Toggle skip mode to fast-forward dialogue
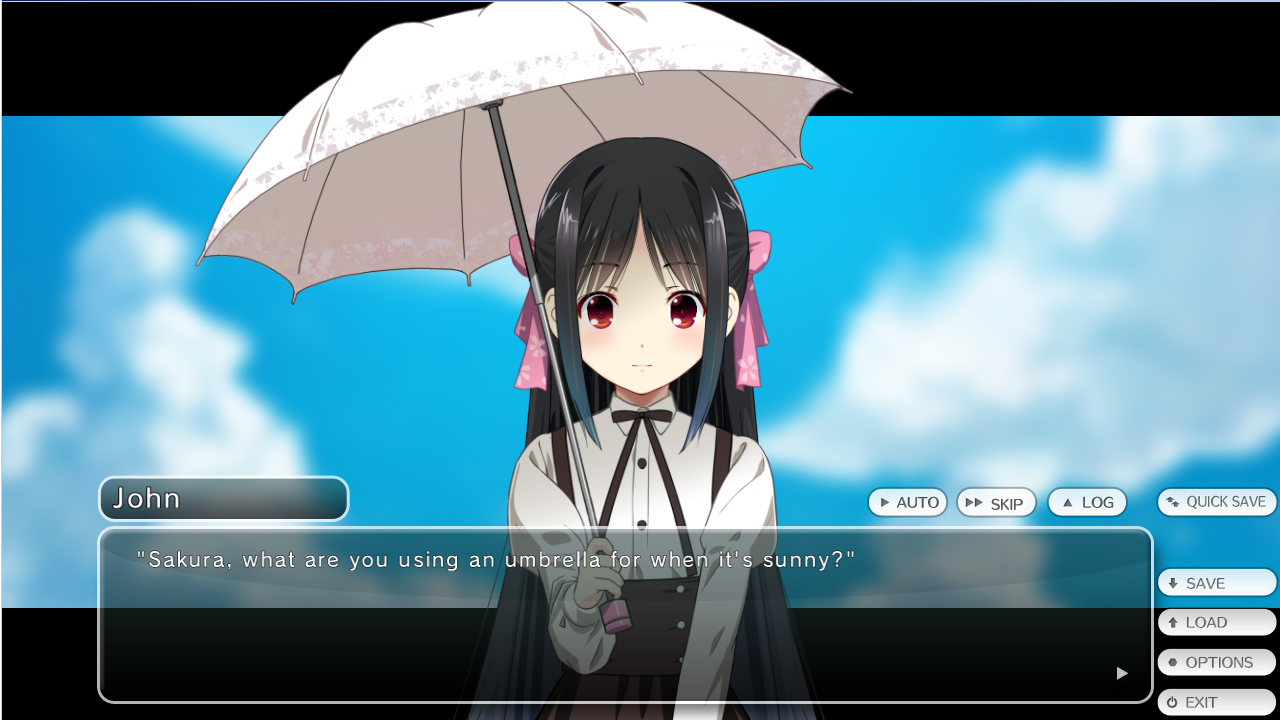 tap(996, 502)
